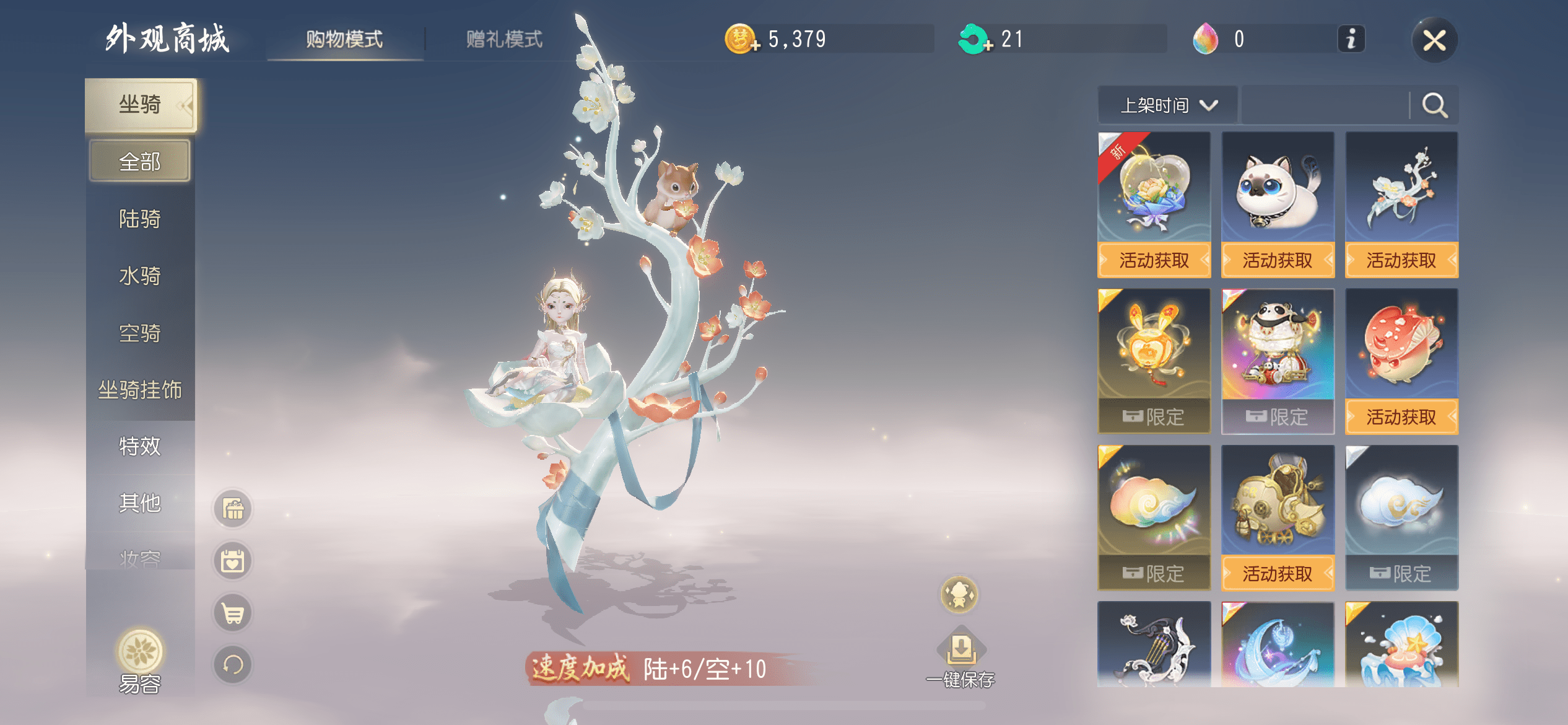Open the 特效 effects category

(140, 446)
